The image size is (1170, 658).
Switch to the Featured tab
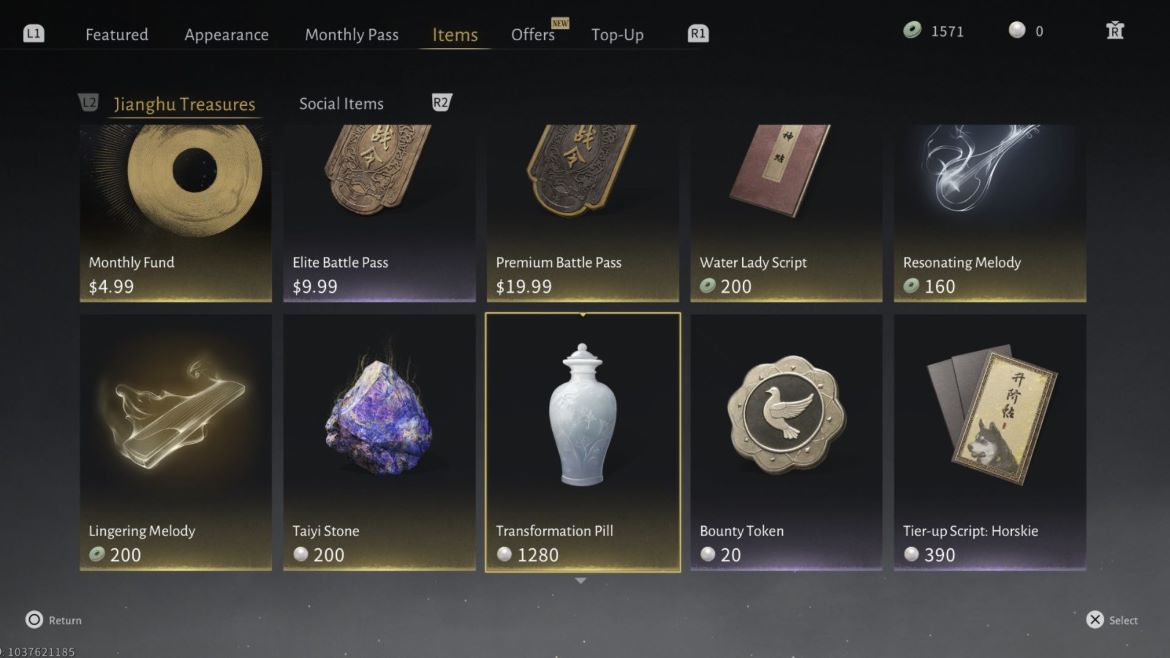click(116, 34)
